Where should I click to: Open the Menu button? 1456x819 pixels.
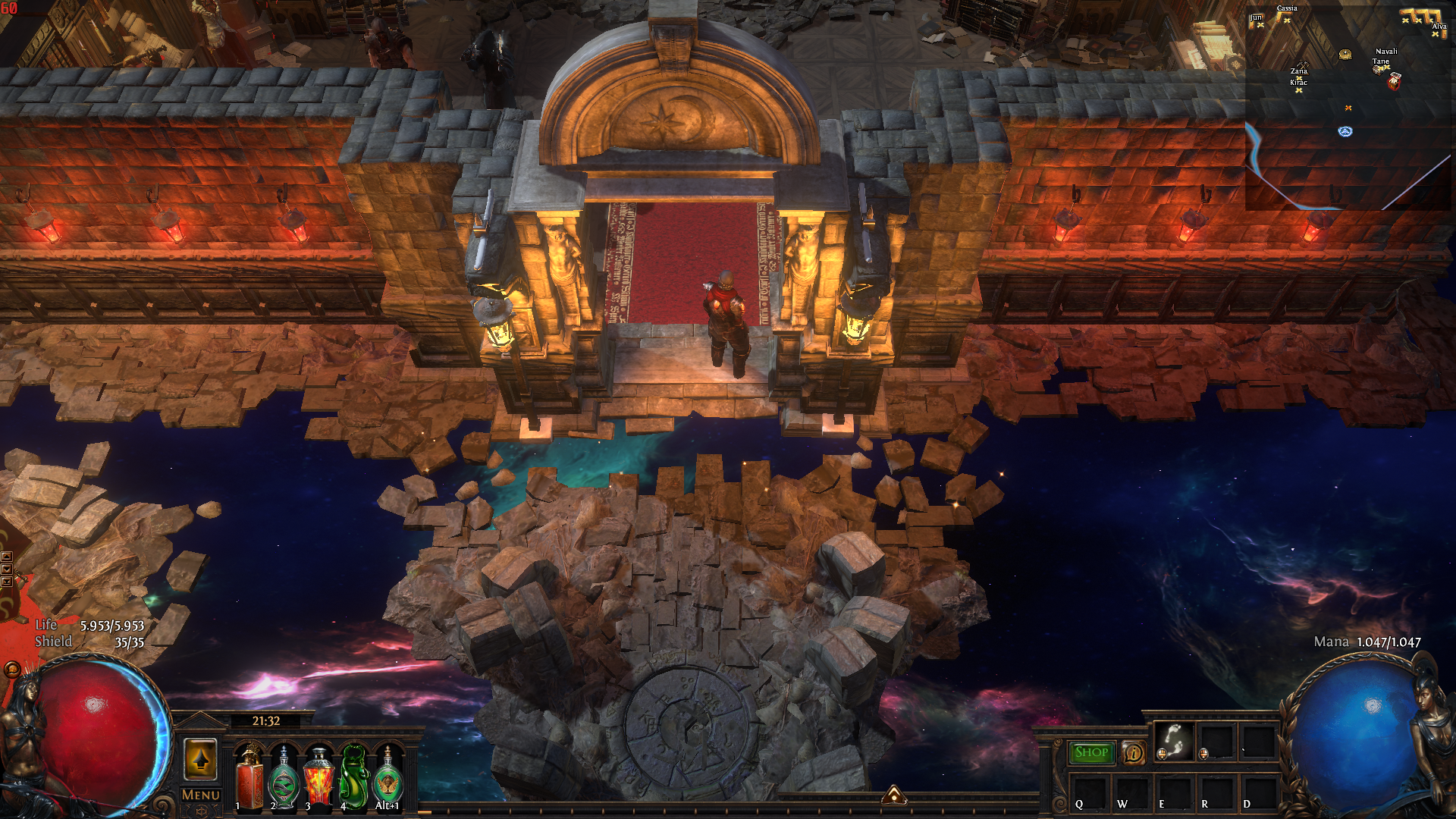pyautogui.click(x=201, y=795)
